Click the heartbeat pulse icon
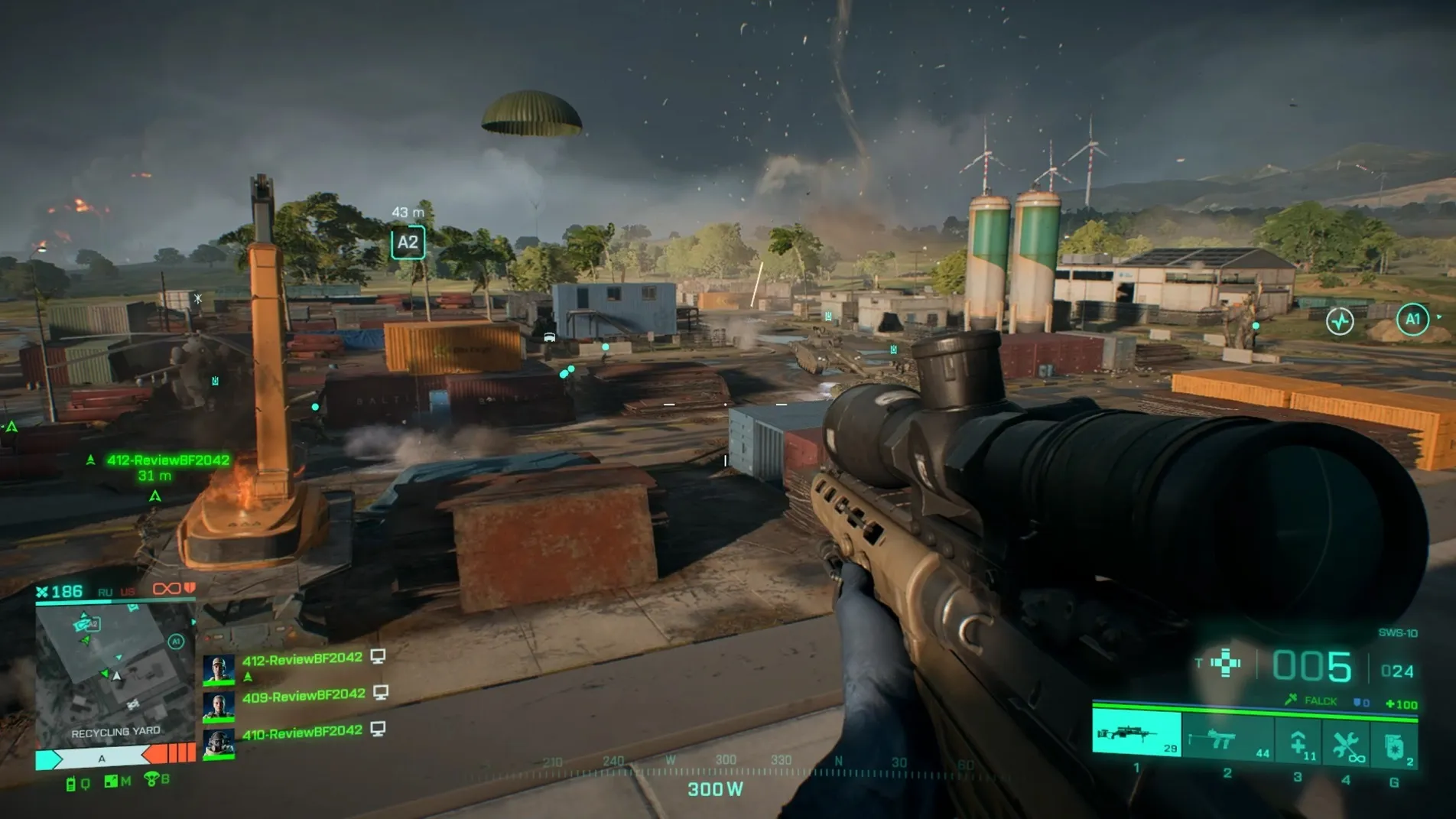This screenshot has width=1456, height=819. coord(1340,321)
